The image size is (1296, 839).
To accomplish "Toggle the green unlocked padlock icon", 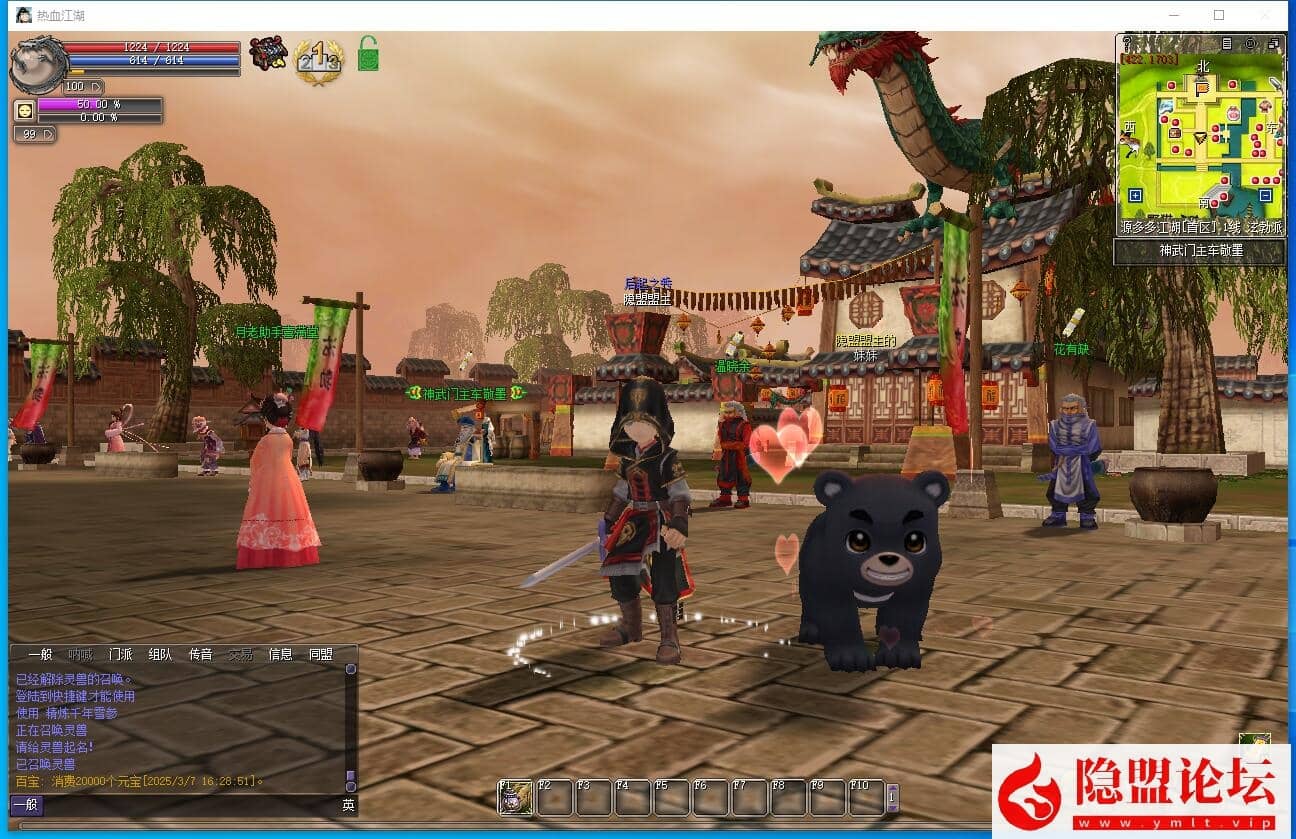I will [369, 54].
